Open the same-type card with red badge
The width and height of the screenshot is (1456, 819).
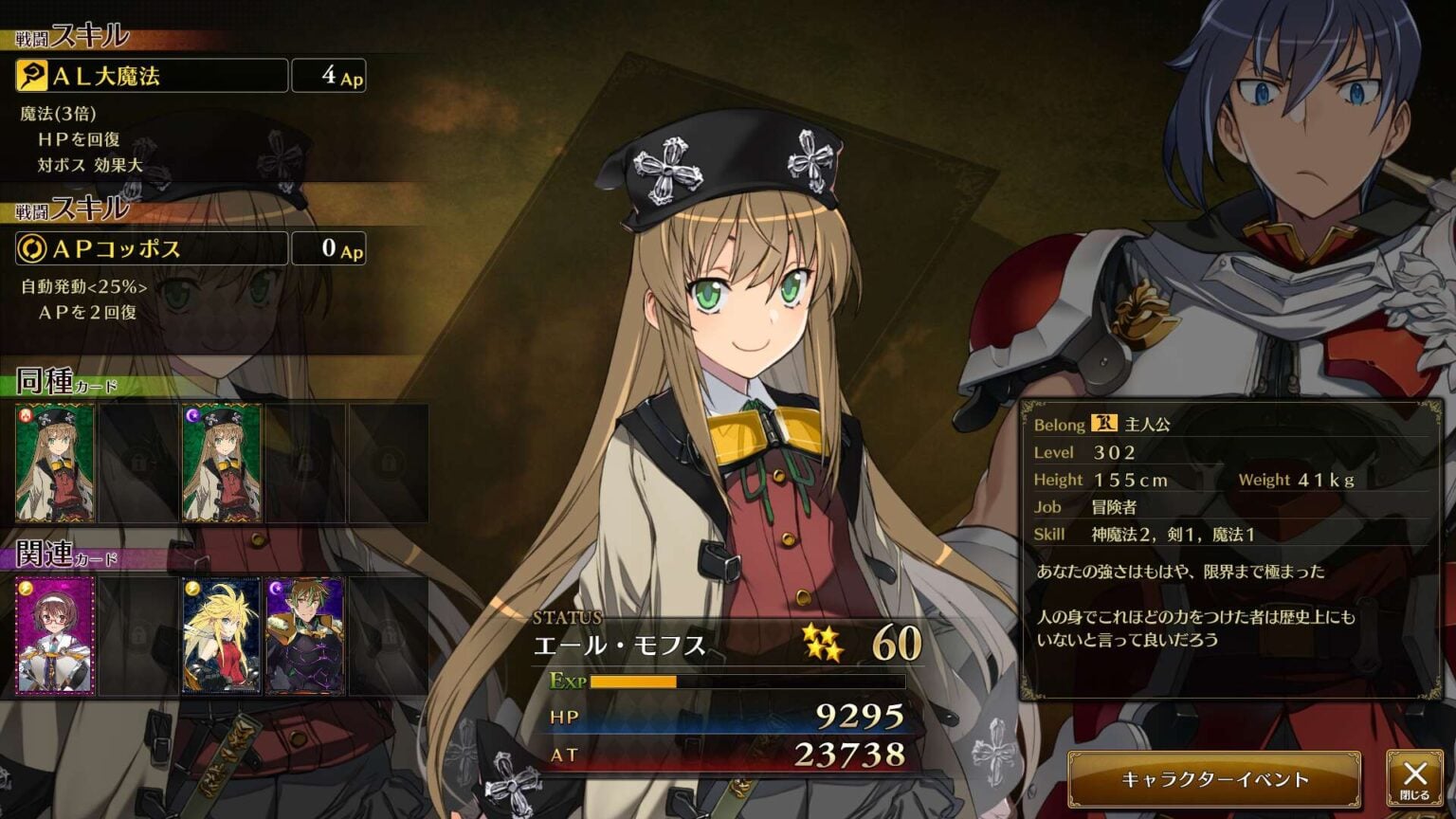[x=55, y=464]
